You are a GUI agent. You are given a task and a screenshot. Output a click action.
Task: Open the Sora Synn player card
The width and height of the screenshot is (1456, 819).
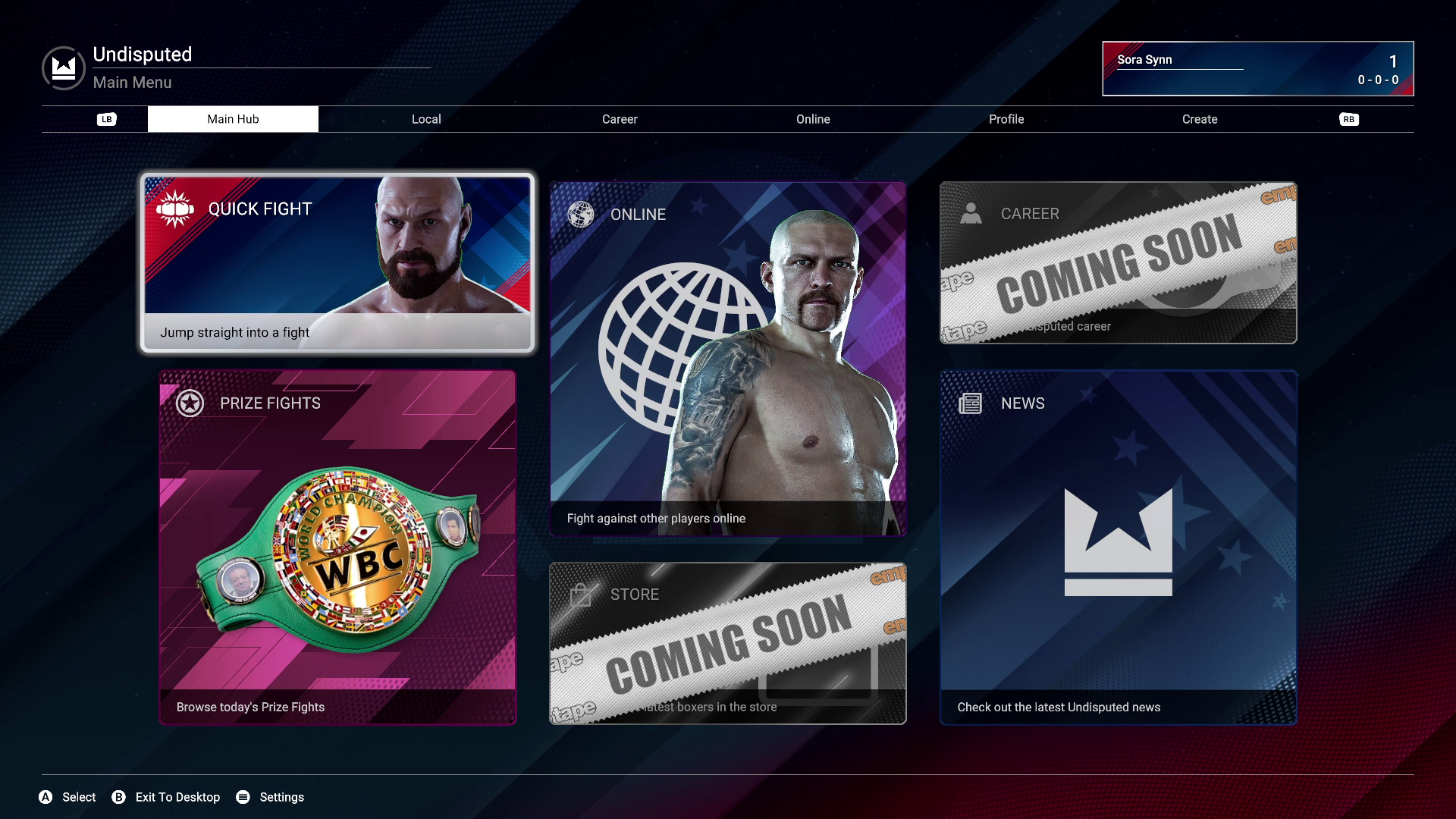coord(1257,68)
